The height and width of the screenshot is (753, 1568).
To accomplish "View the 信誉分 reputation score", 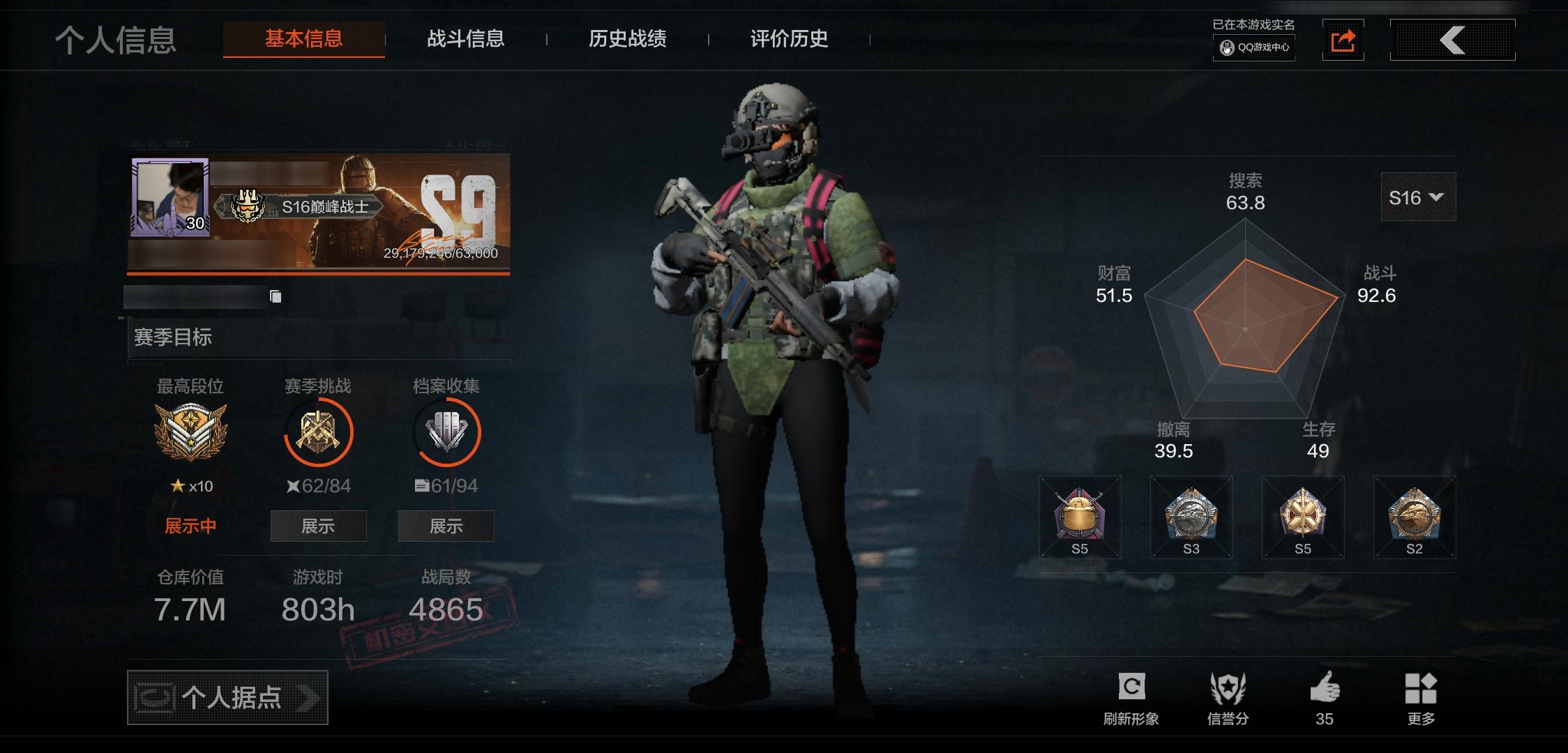I will [x=1228, y=698].
